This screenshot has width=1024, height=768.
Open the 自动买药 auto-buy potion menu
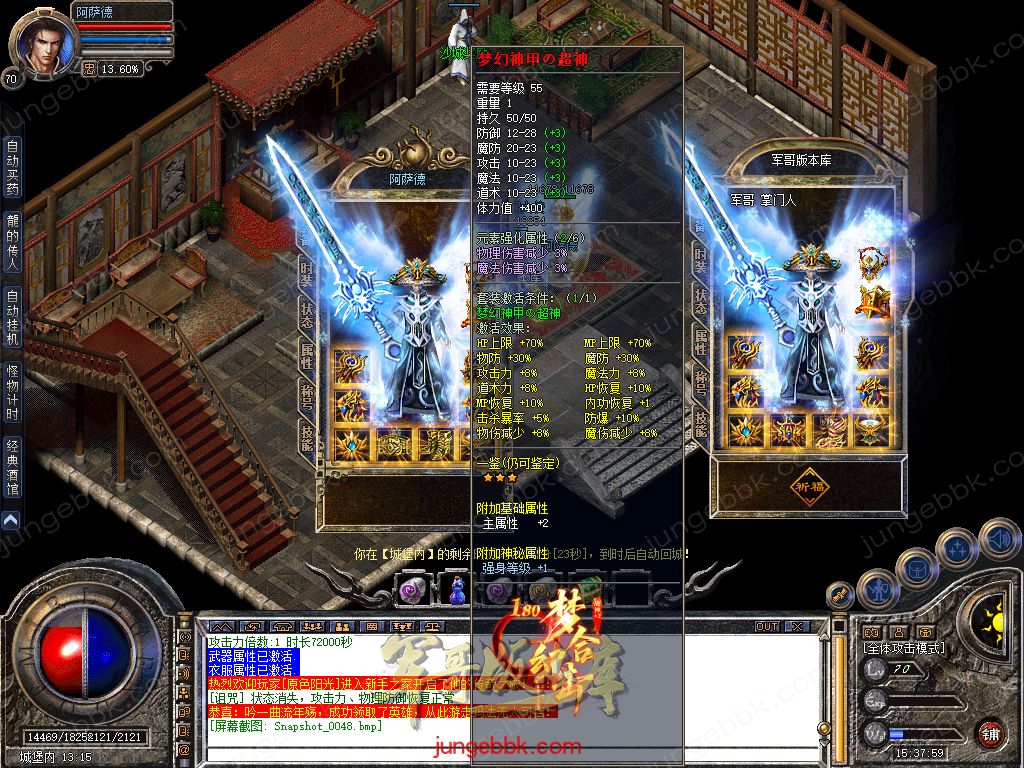coord(12,167)
